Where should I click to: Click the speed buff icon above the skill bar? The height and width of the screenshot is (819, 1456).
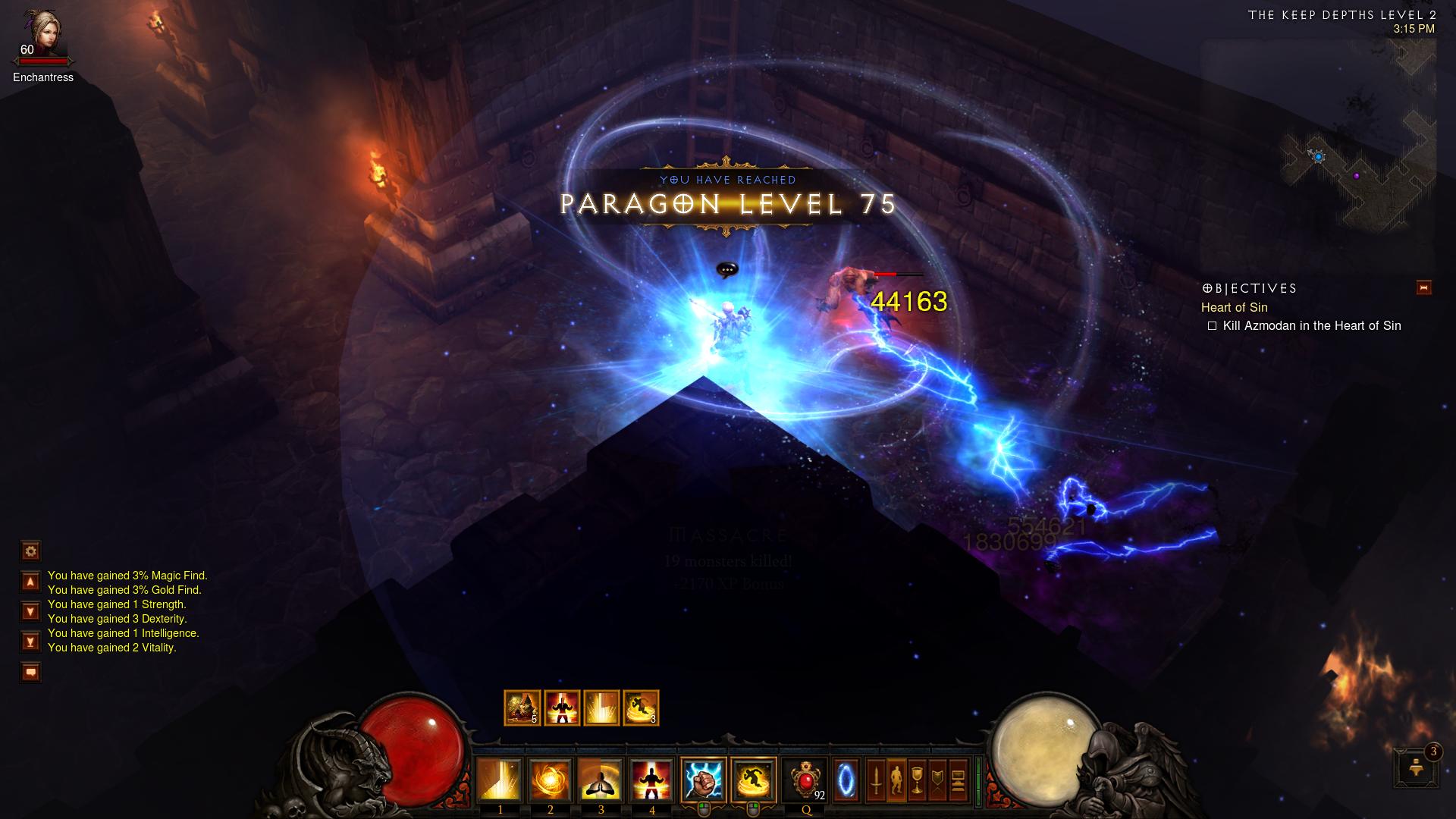click(x=640, y=708)
